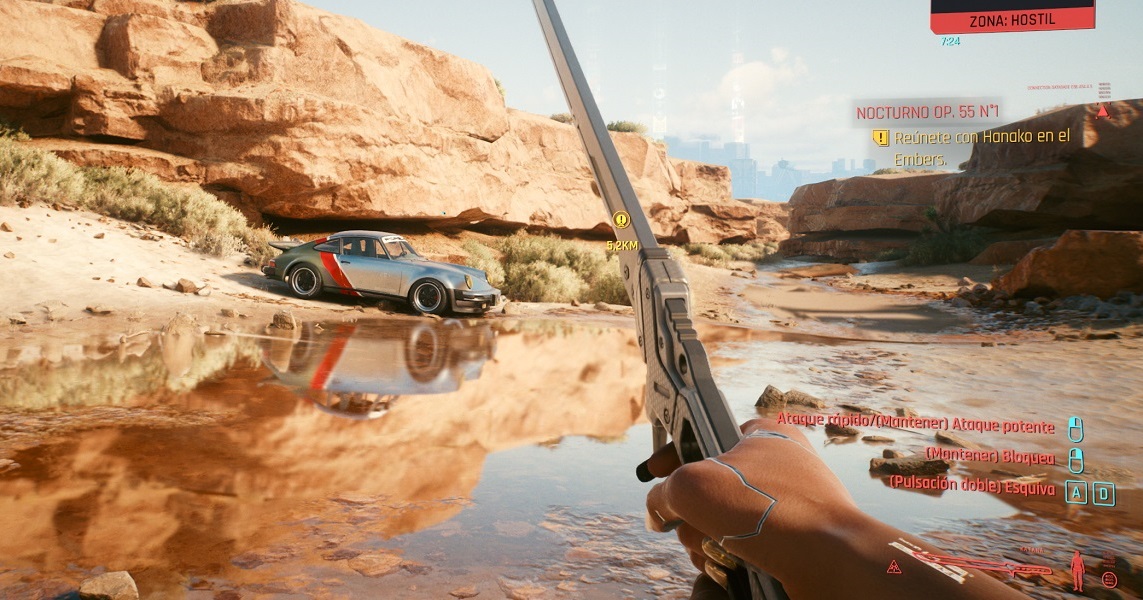Image resolution: width=1143 pixels, height=600 pixels.
Task: Open the Nocturno Op. 55 N°1 quest tracker
Action: (927, 114)
